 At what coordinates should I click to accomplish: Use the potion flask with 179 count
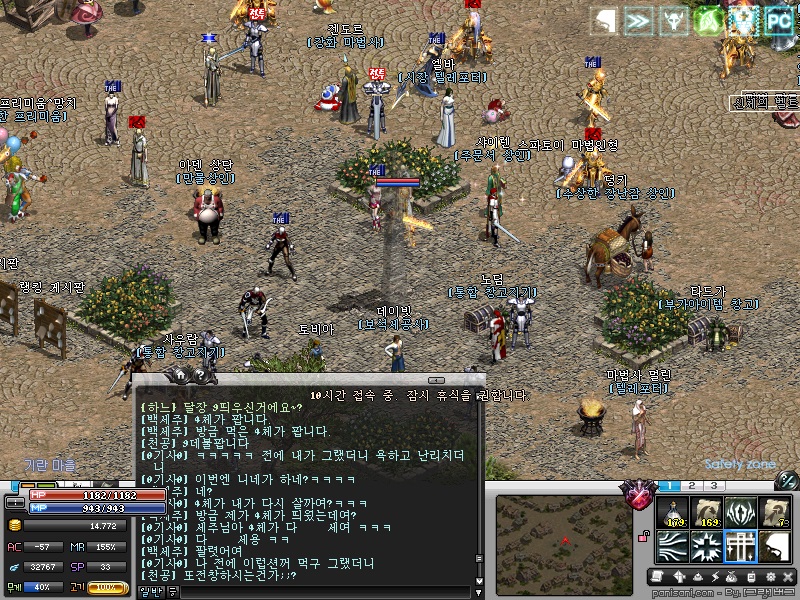coord(673,512)
